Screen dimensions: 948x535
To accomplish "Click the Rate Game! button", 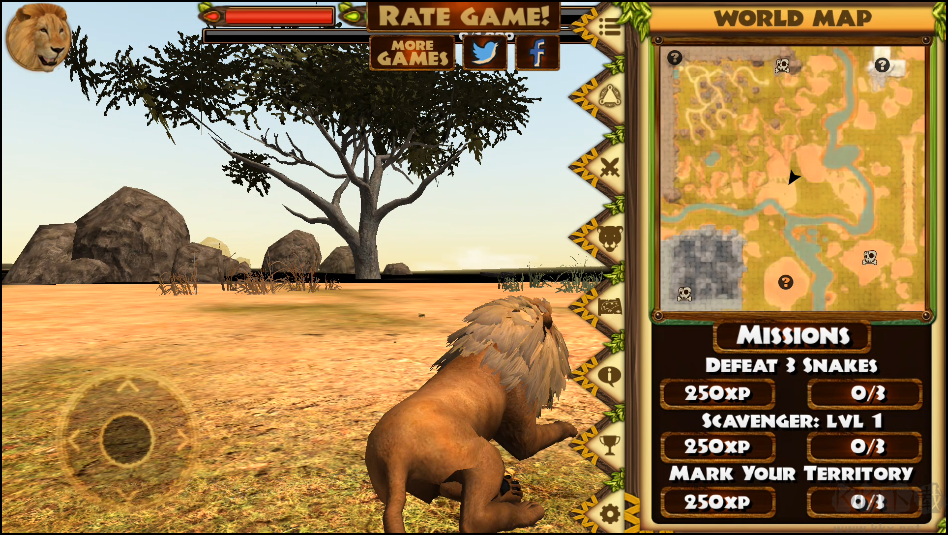I will [464, 16].
